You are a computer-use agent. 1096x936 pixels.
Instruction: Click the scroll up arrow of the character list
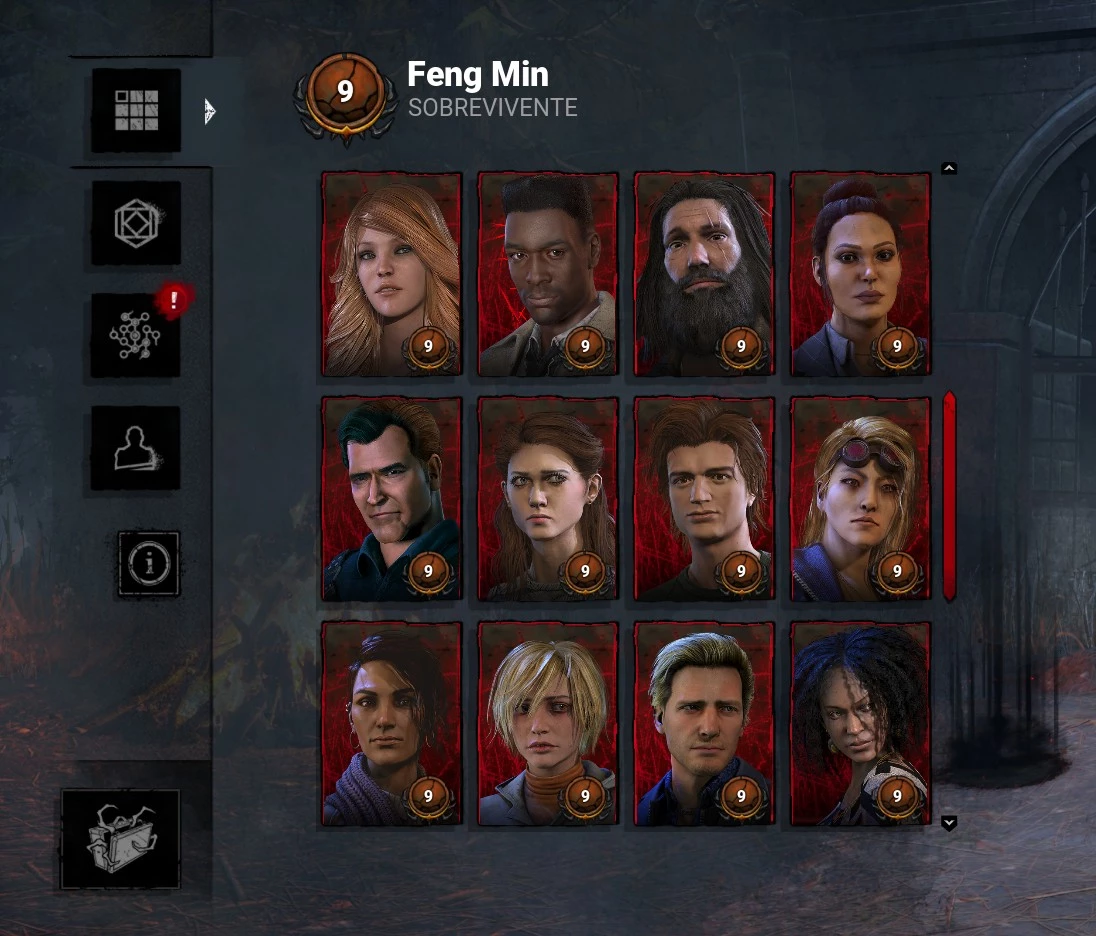click(x=949, y=168)
